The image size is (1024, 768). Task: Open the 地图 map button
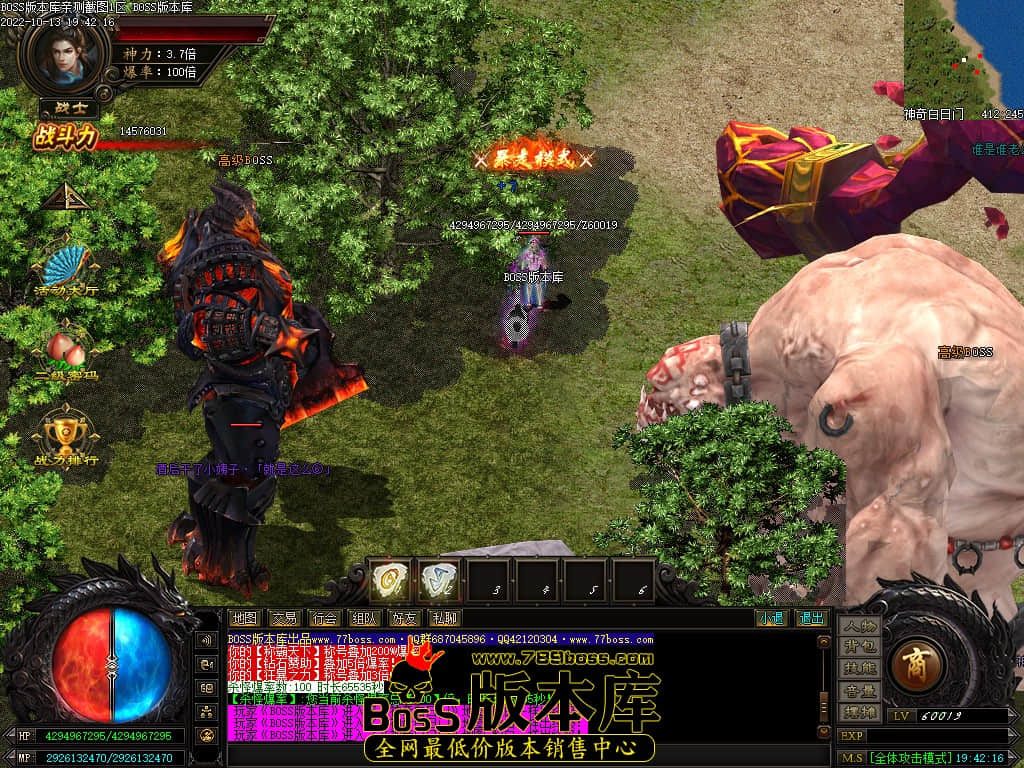[243, 618]
